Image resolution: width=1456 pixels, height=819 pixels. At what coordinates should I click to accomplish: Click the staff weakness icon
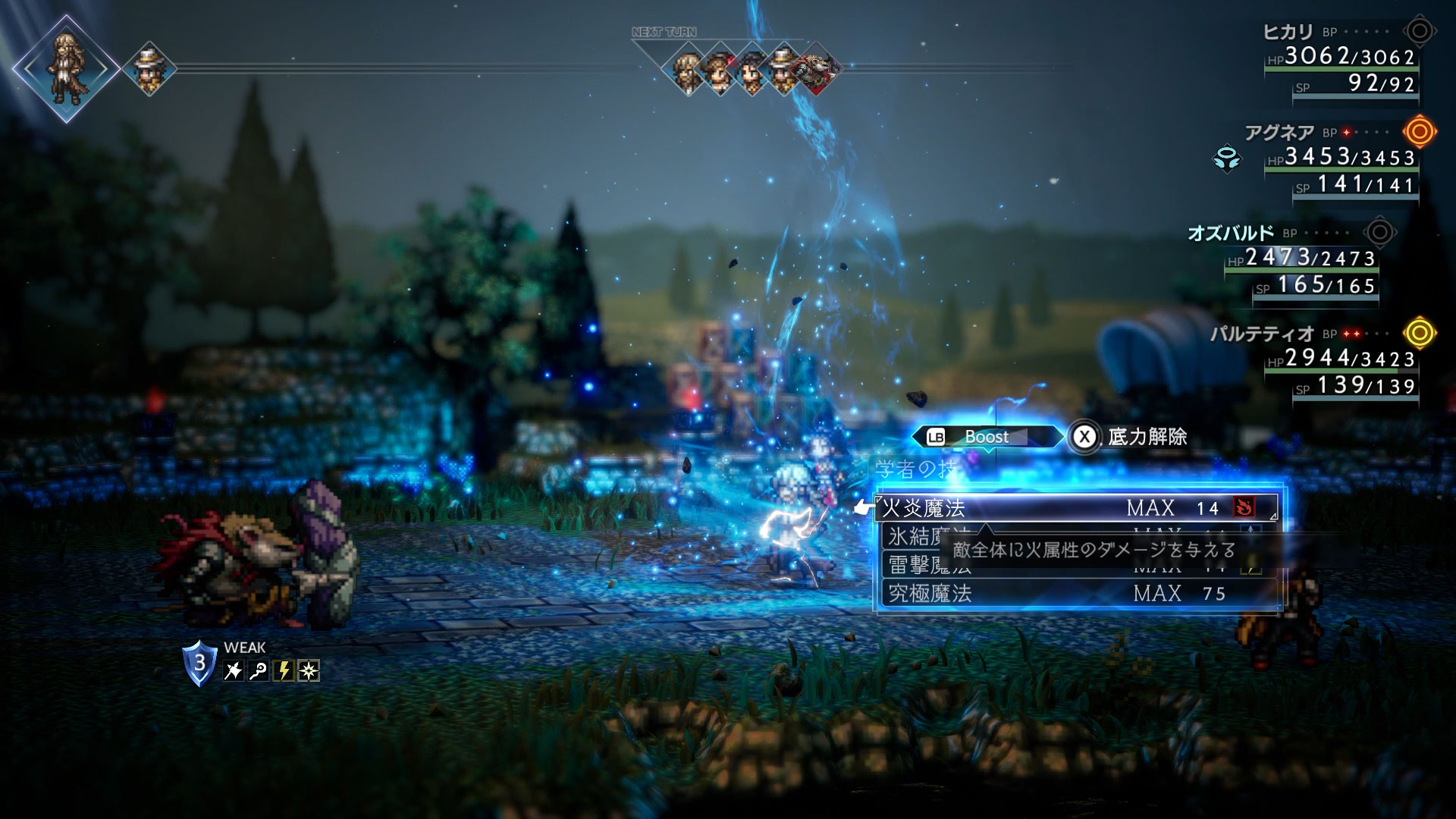259,671
